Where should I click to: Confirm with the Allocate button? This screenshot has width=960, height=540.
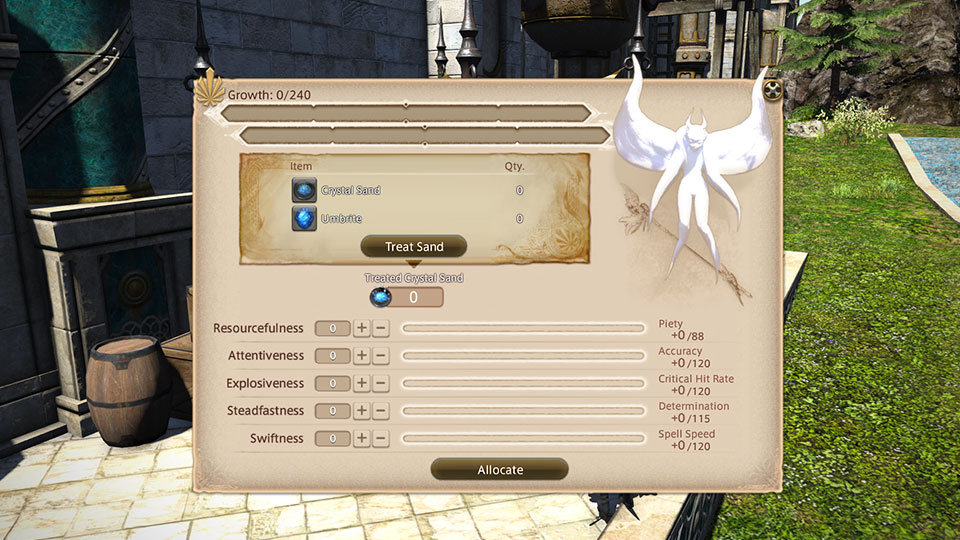coord(499,469)
